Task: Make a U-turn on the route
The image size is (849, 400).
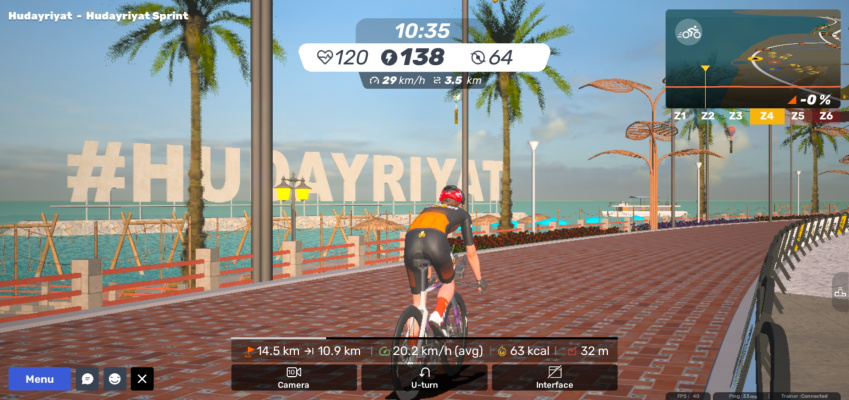Action: click(x=424, y=377)
